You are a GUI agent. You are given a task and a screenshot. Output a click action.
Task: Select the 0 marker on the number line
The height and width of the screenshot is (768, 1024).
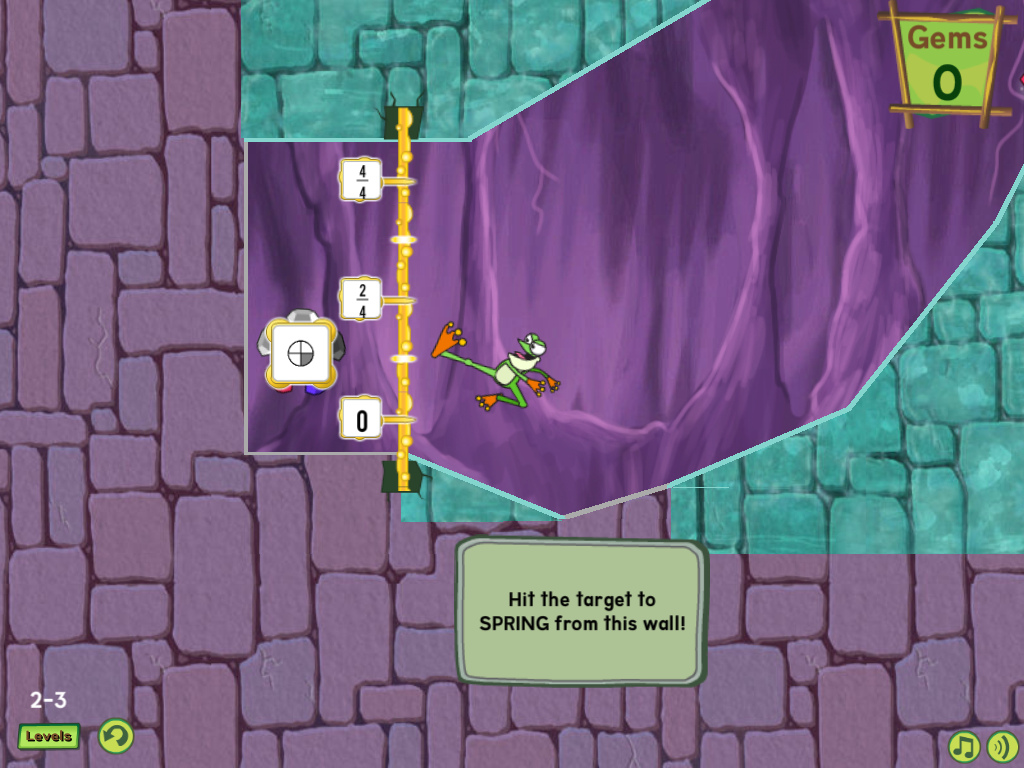click(x=362, y=419)
